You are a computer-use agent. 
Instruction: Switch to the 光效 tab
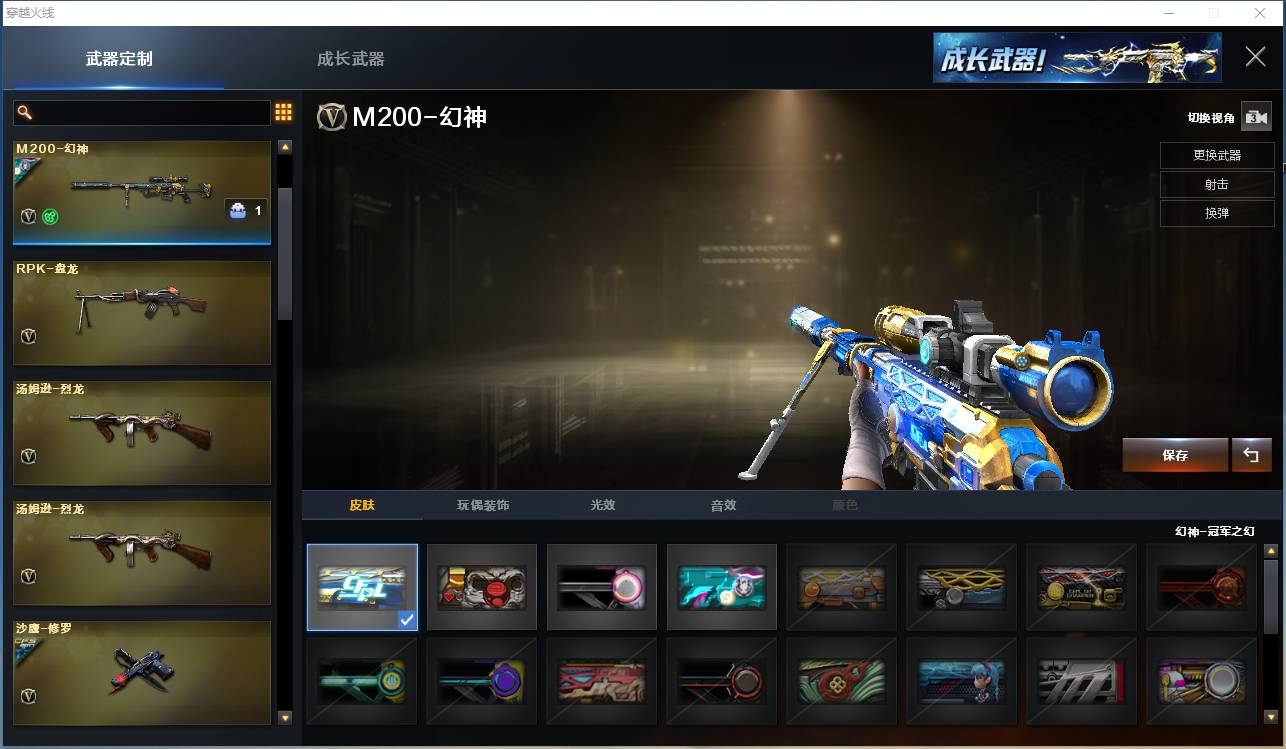point(603,505)
